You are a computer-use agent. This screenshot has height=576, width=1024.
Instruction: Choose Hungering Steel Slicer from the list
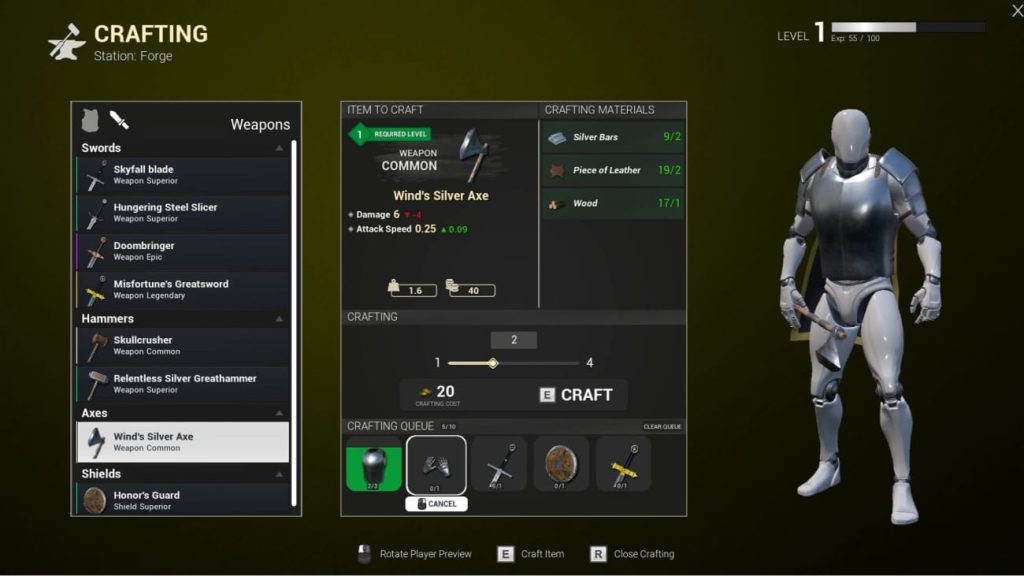click(183, 213)
